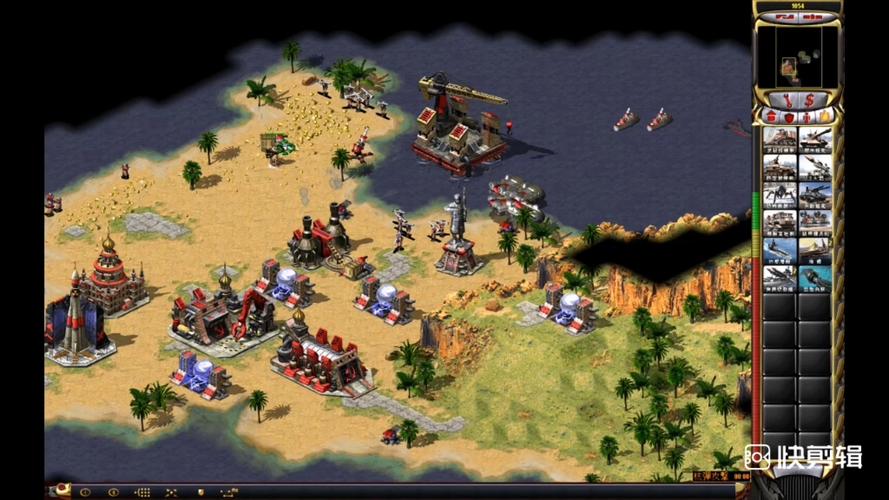The width and height of the screenshot is (889, 500).
Task: Click the radar minimap
Action: pos(797,56)
